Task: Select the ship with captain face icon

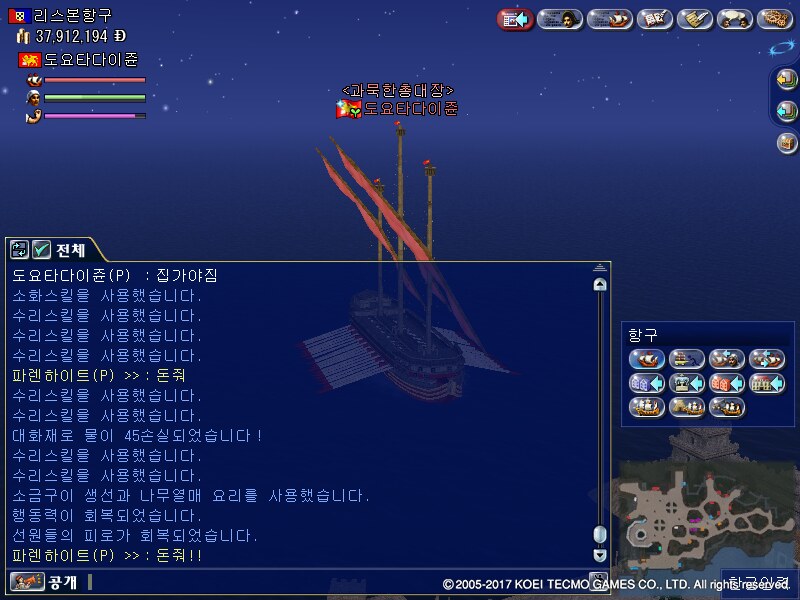Action: tap(727, 359)
